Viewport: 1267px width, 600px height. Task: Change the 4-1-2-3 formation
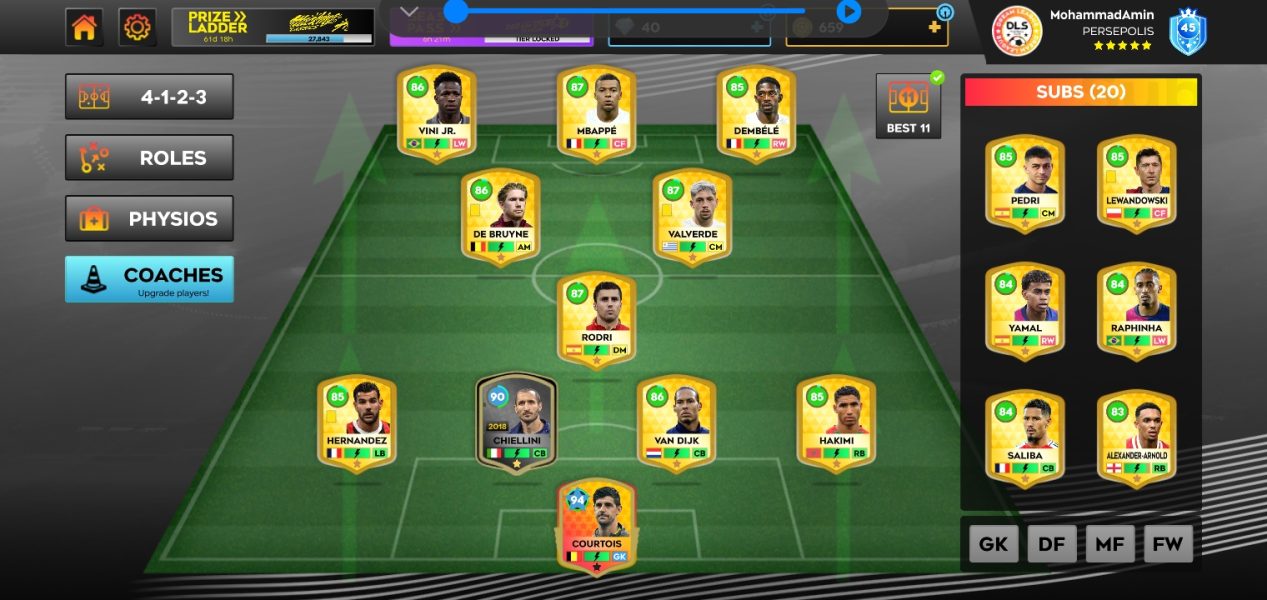tap(149, 97)
